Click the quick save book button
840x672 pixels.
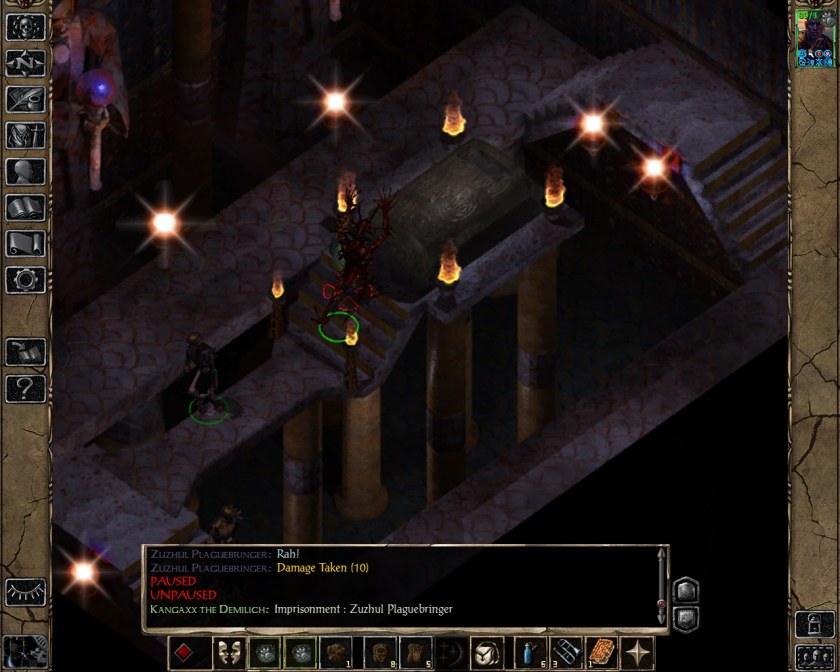pyautogui.click(x=26, y=351)
